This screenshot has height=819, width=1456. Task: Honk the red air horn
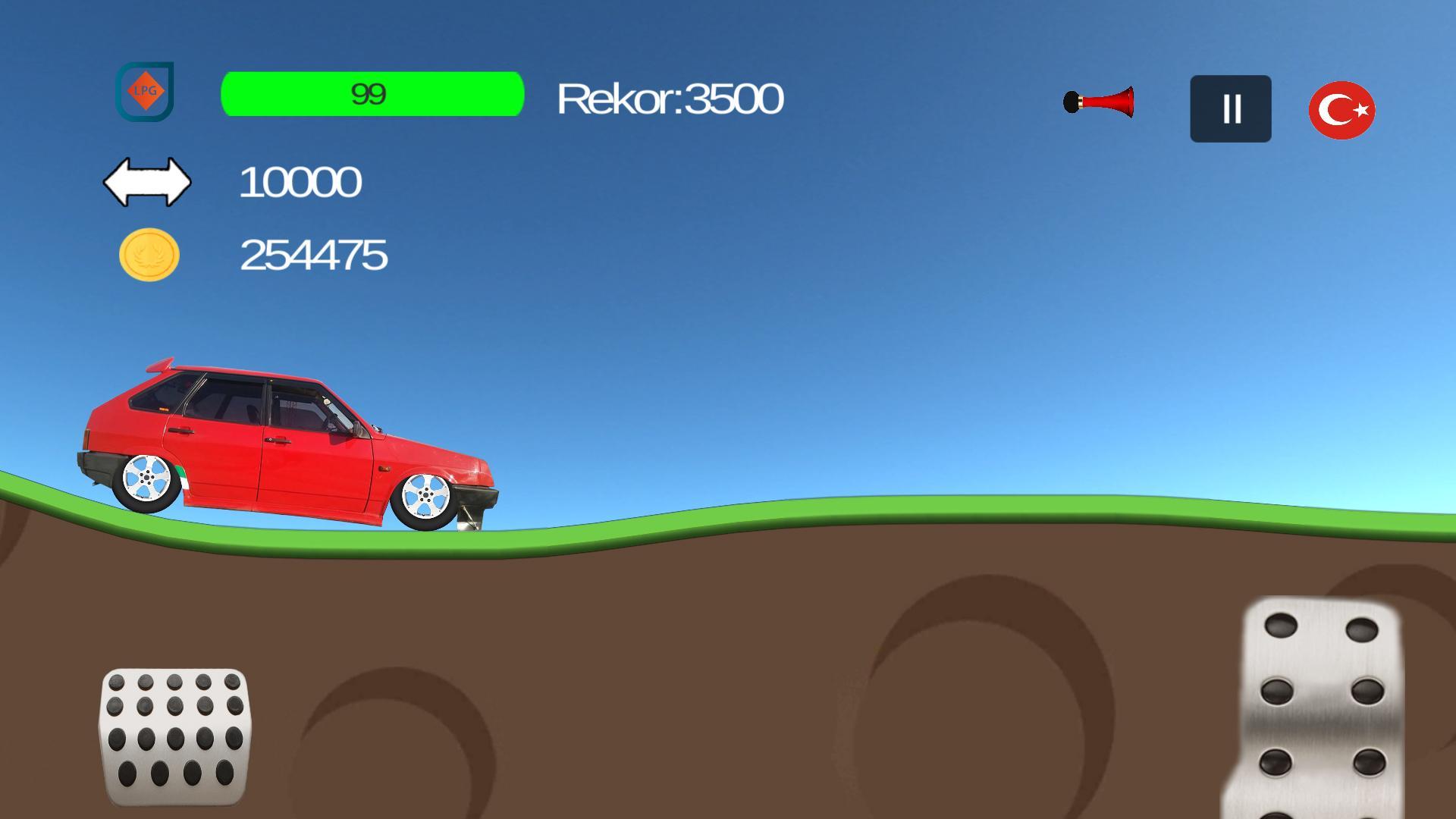(1099, 102)
